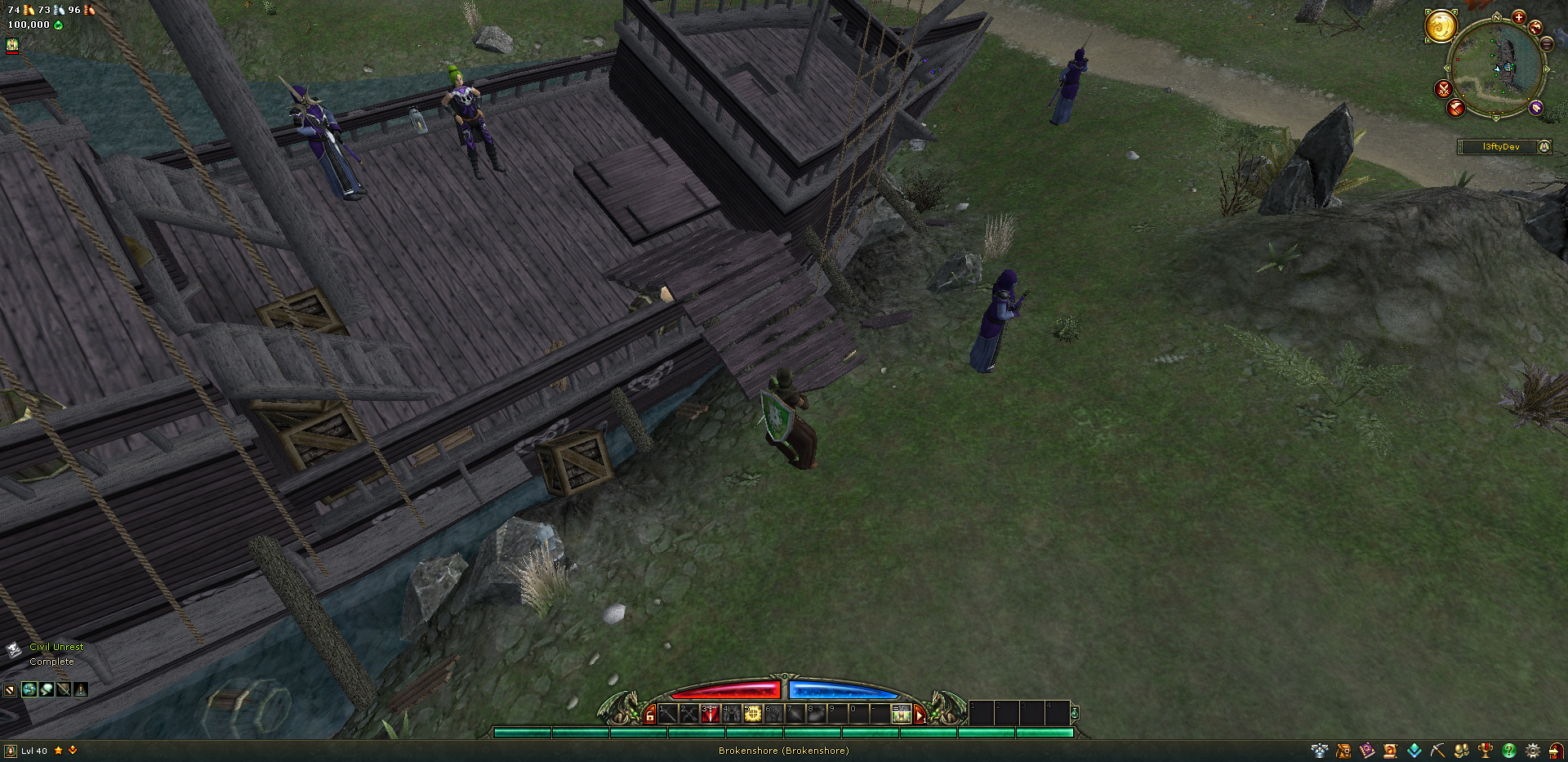Click the portrait next to l3ftyDev nameplate
This screenshot has height=762, width=1568.
[x=1544, y=147]
